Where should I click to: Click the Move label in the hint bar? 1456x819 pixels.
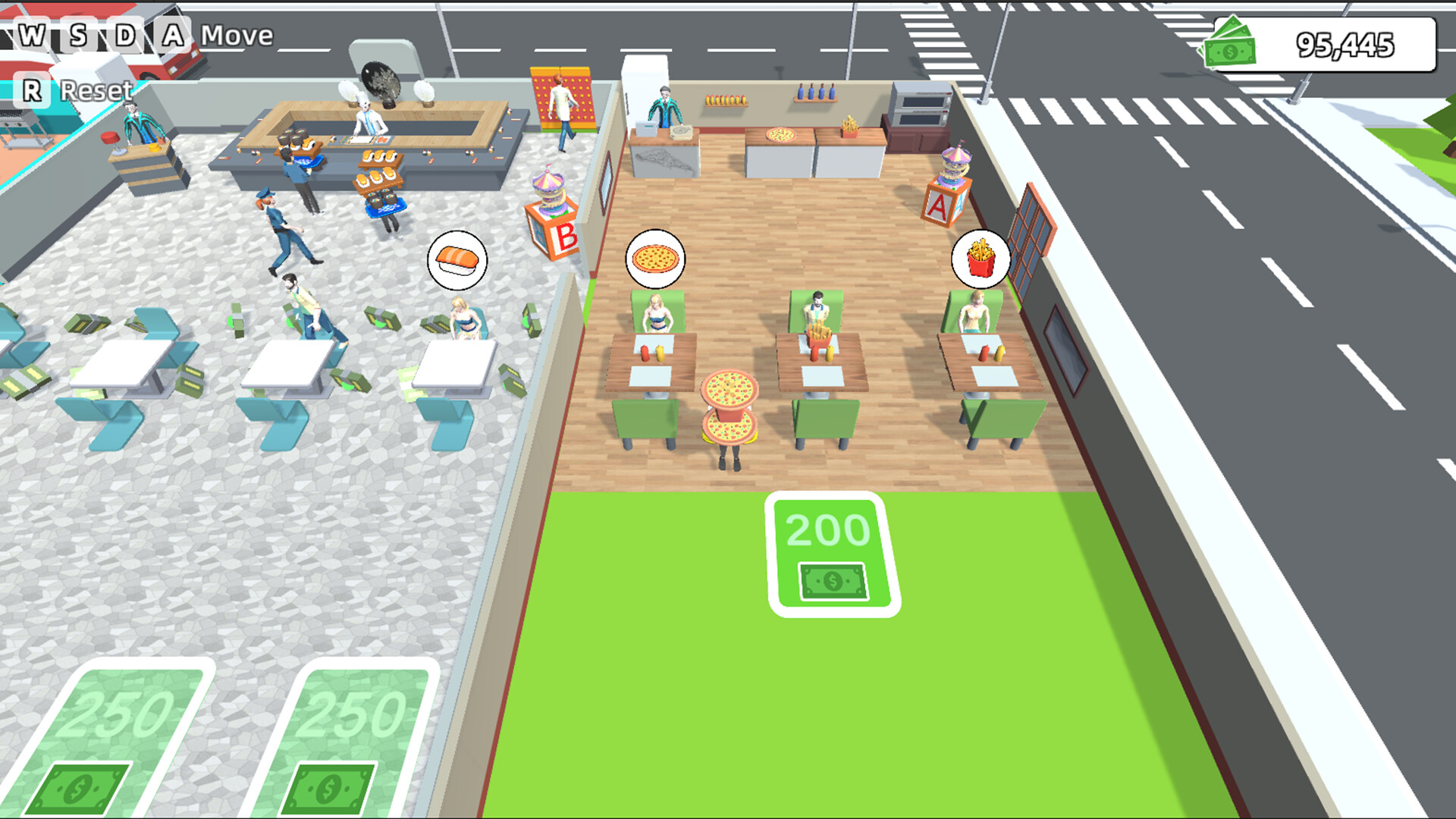[x=237, y=35]
